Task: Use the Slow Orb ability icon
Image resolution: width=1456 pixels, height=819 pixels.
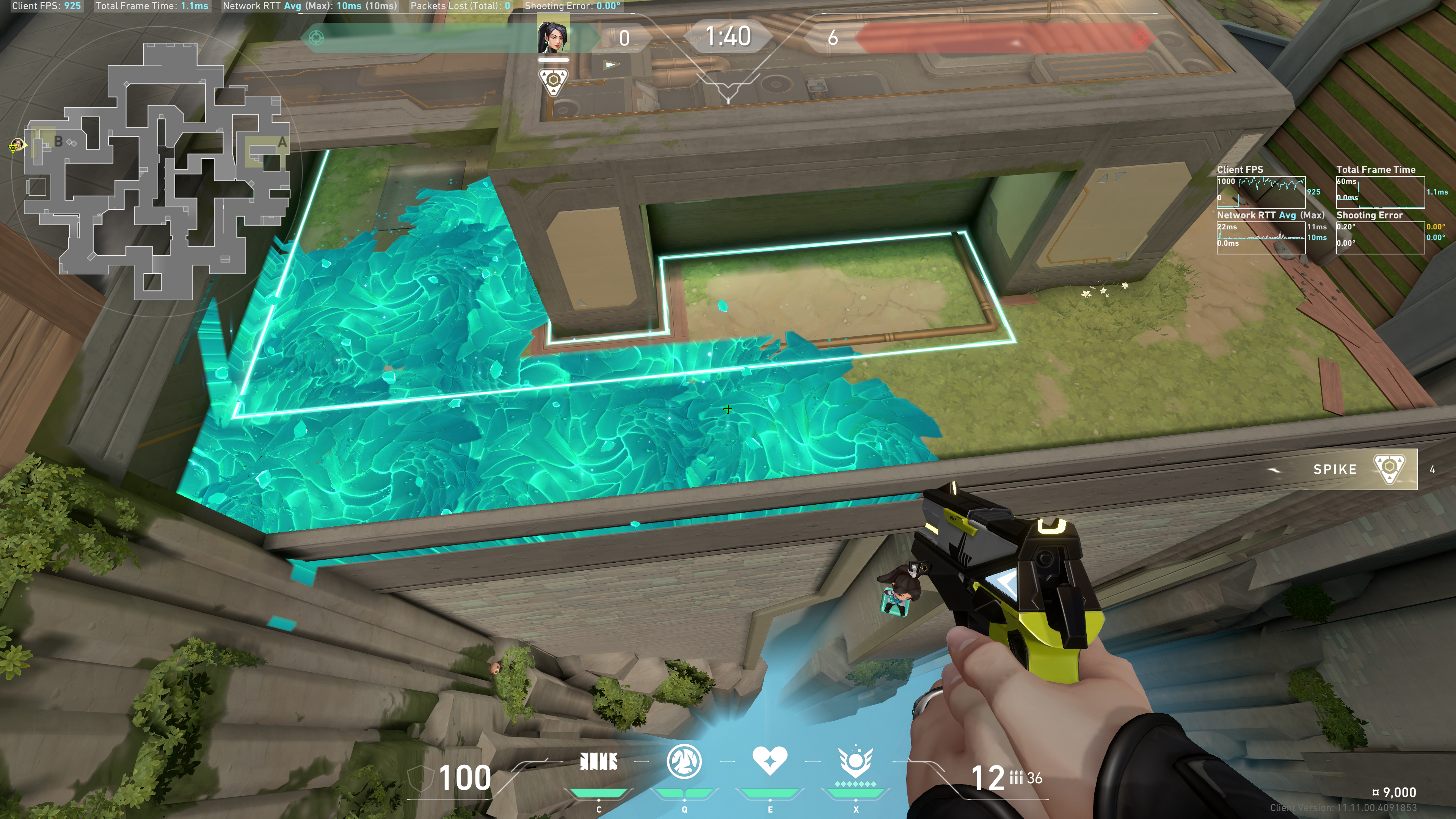Action: (684, 761)
